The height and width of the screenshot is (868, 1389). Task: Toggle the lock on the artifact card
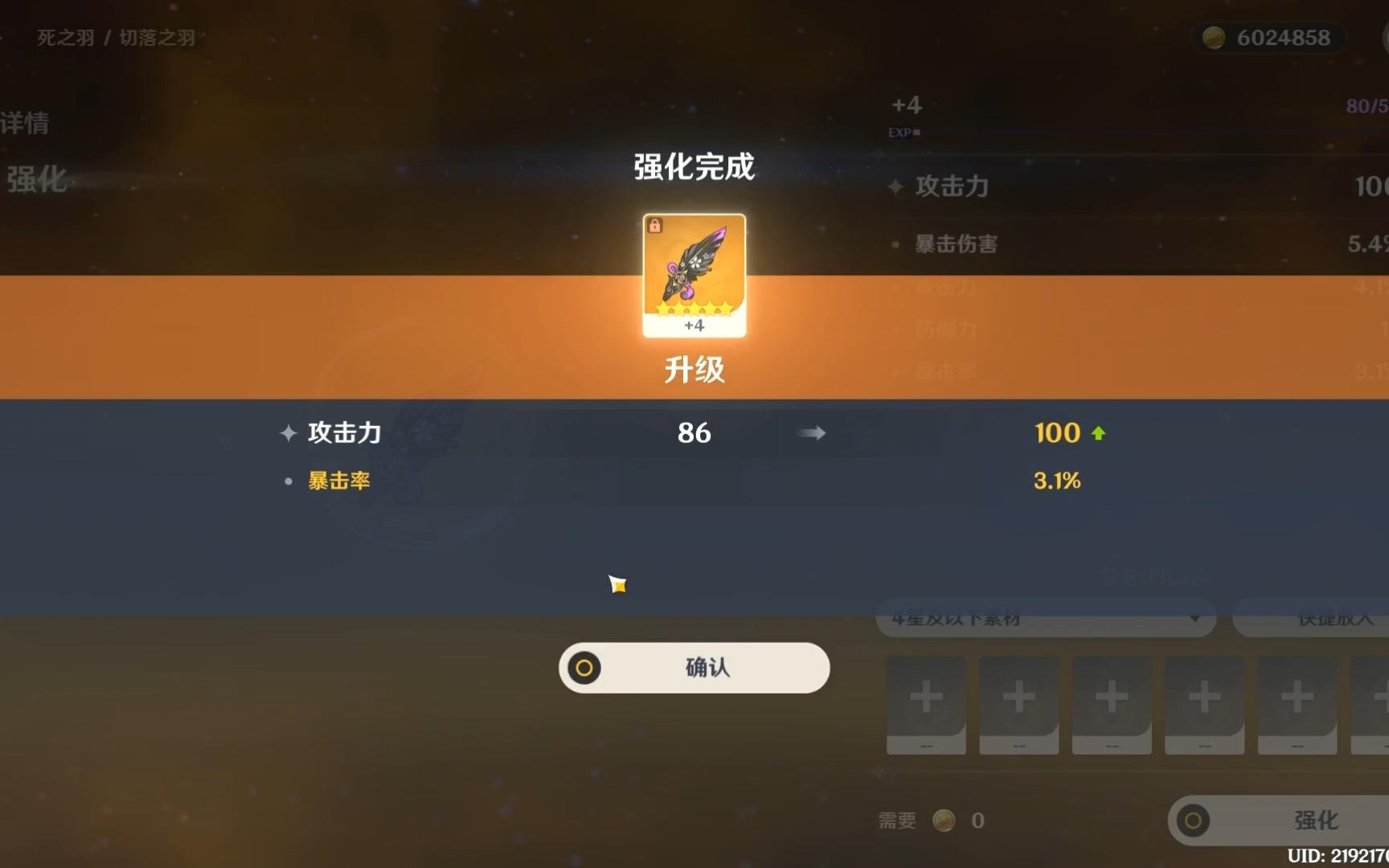click(x=656, y=226)
